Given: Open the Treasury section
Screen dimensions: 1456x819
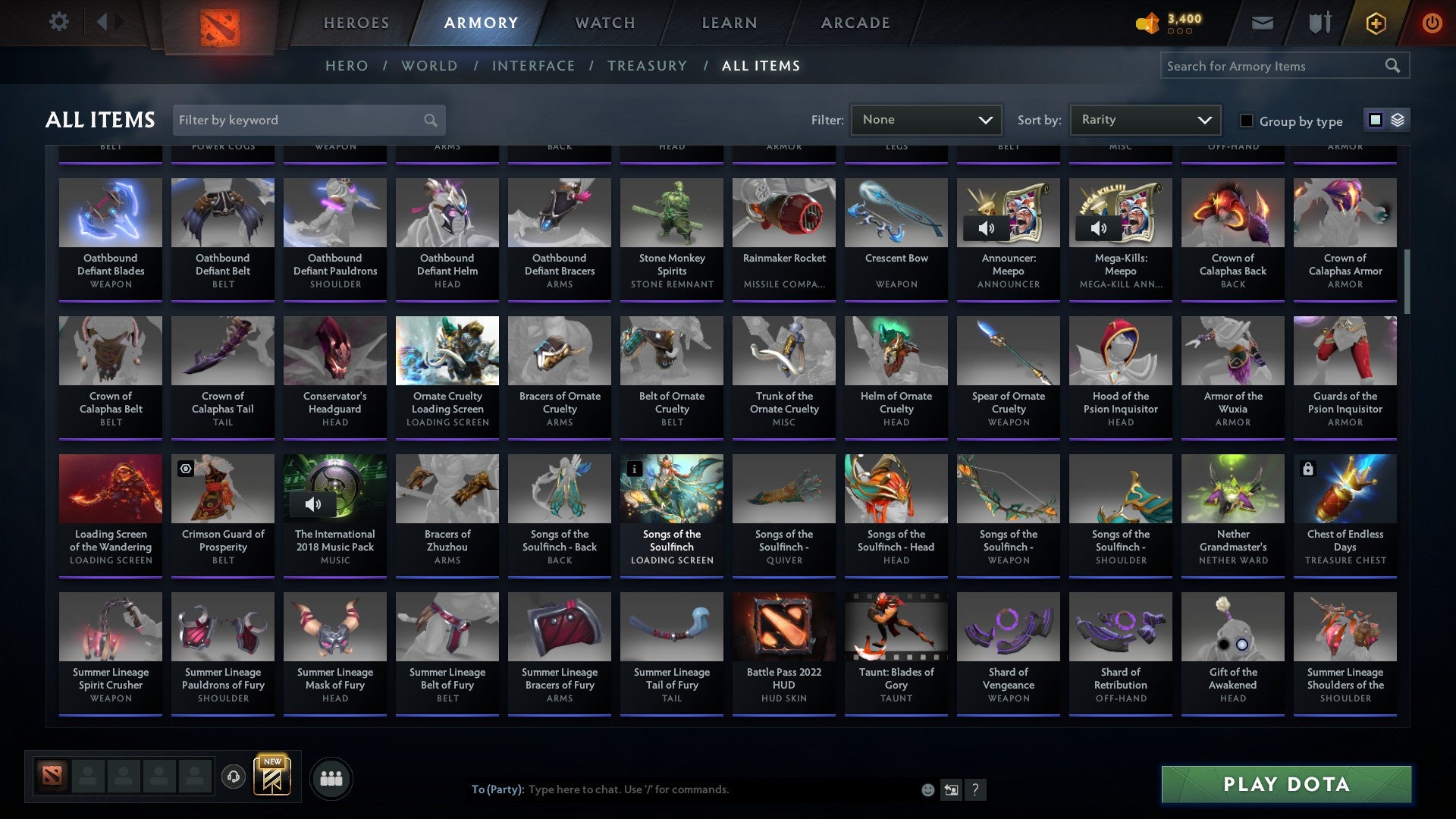Looking at the screenshot, I should (x=648, y=66).
